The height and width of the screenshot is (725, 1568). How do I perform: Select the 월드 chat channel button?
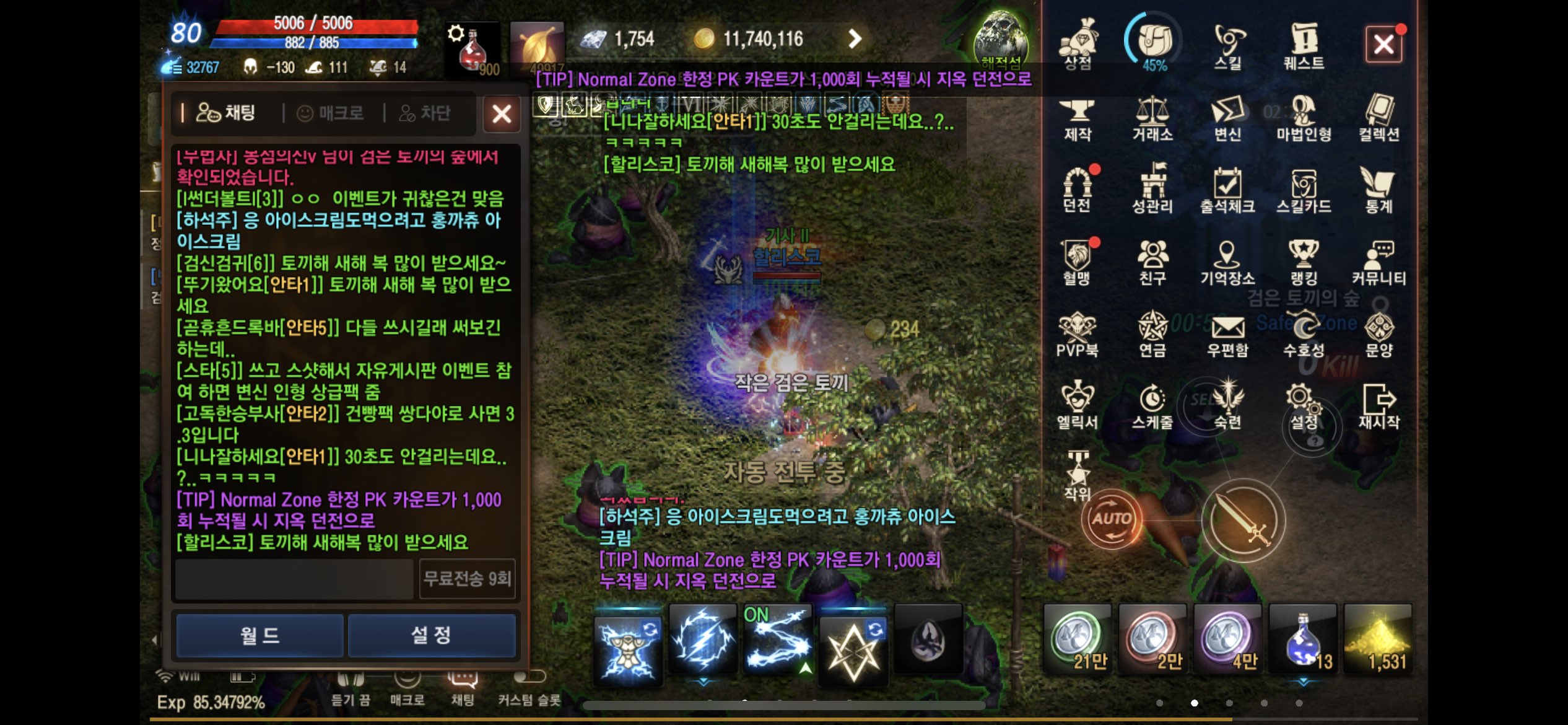259,635
